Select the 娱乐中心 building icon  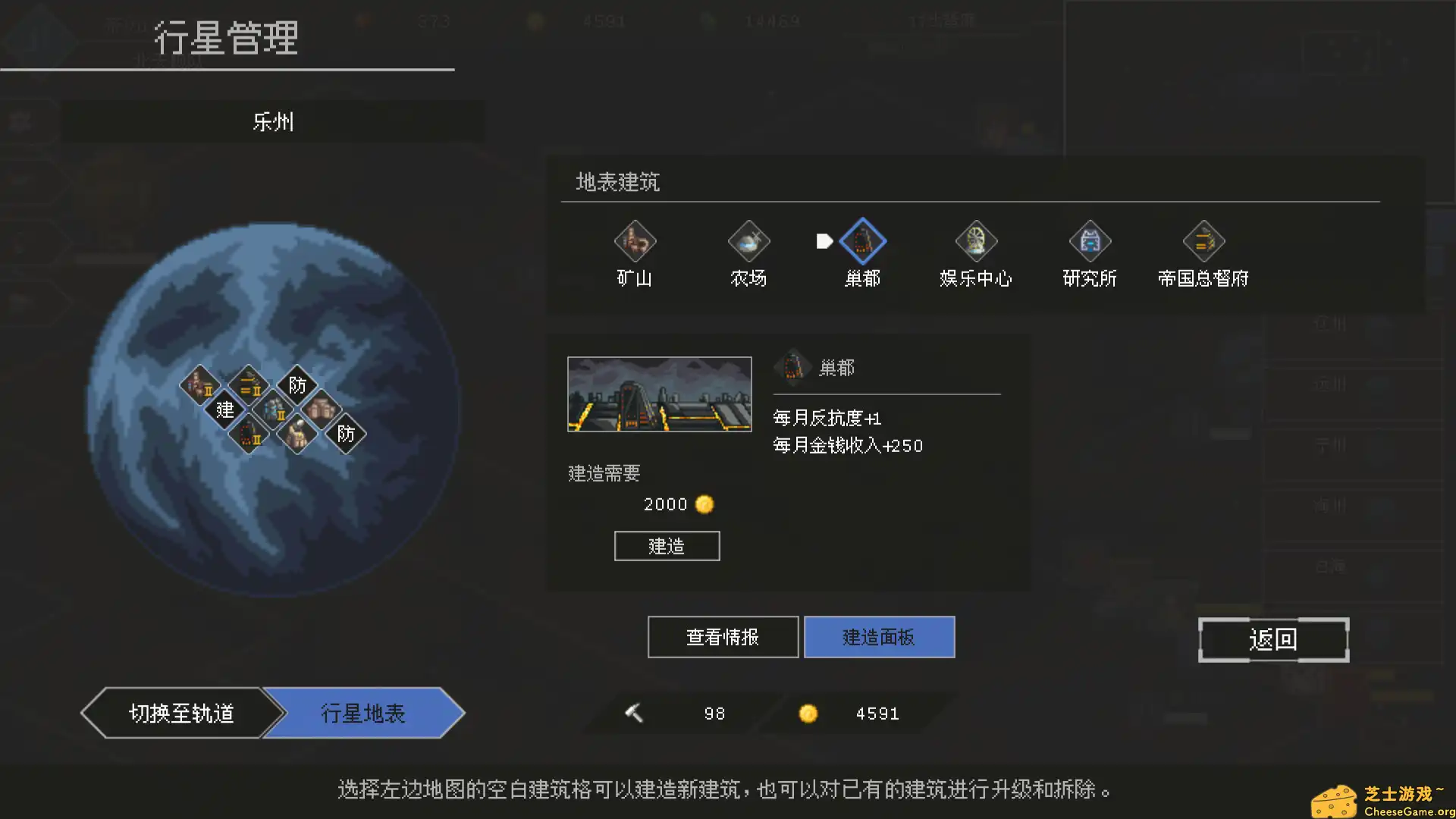tap(976, 241)
